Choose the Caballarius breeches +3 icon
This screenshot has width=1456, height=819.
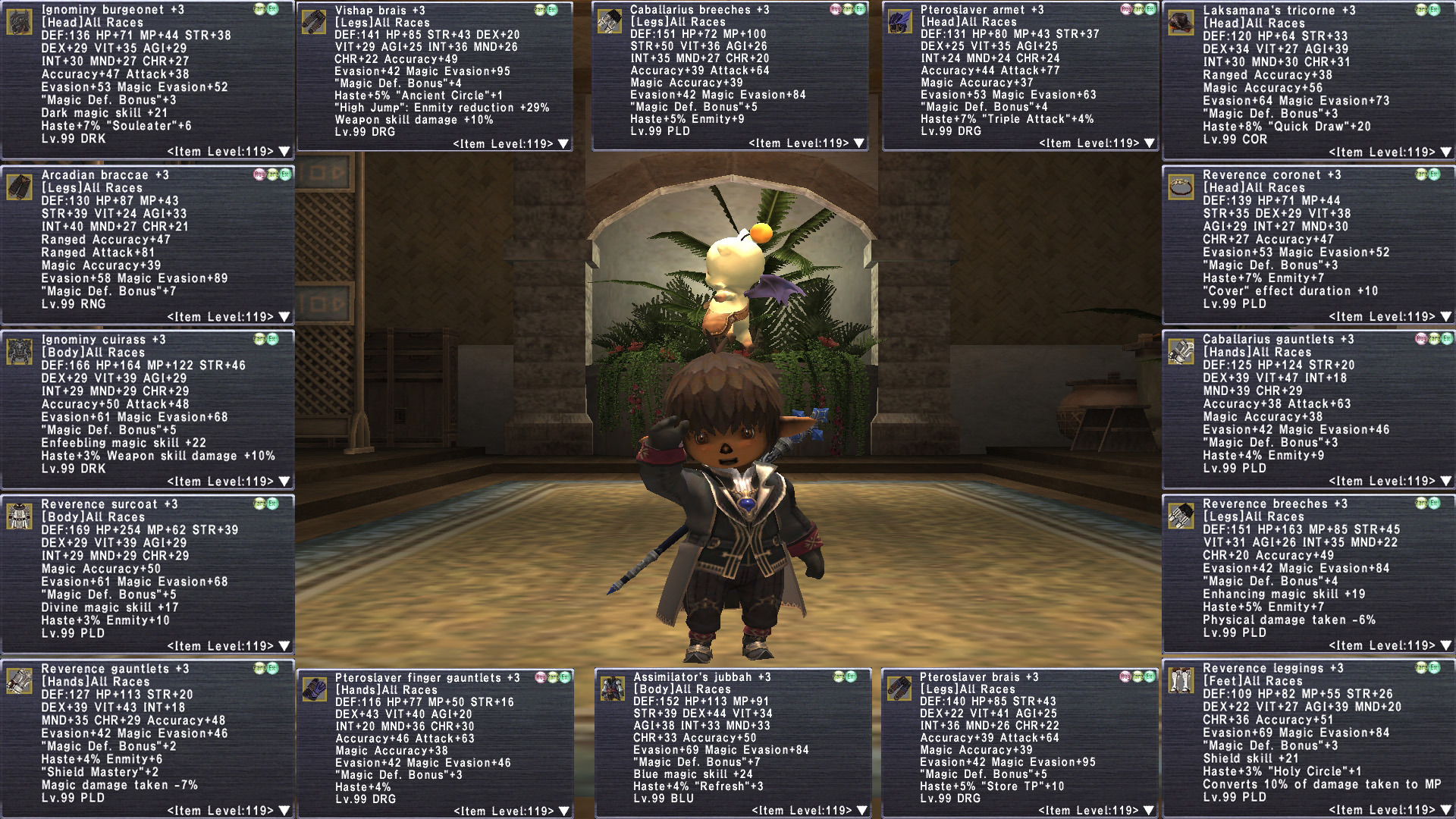610,22
